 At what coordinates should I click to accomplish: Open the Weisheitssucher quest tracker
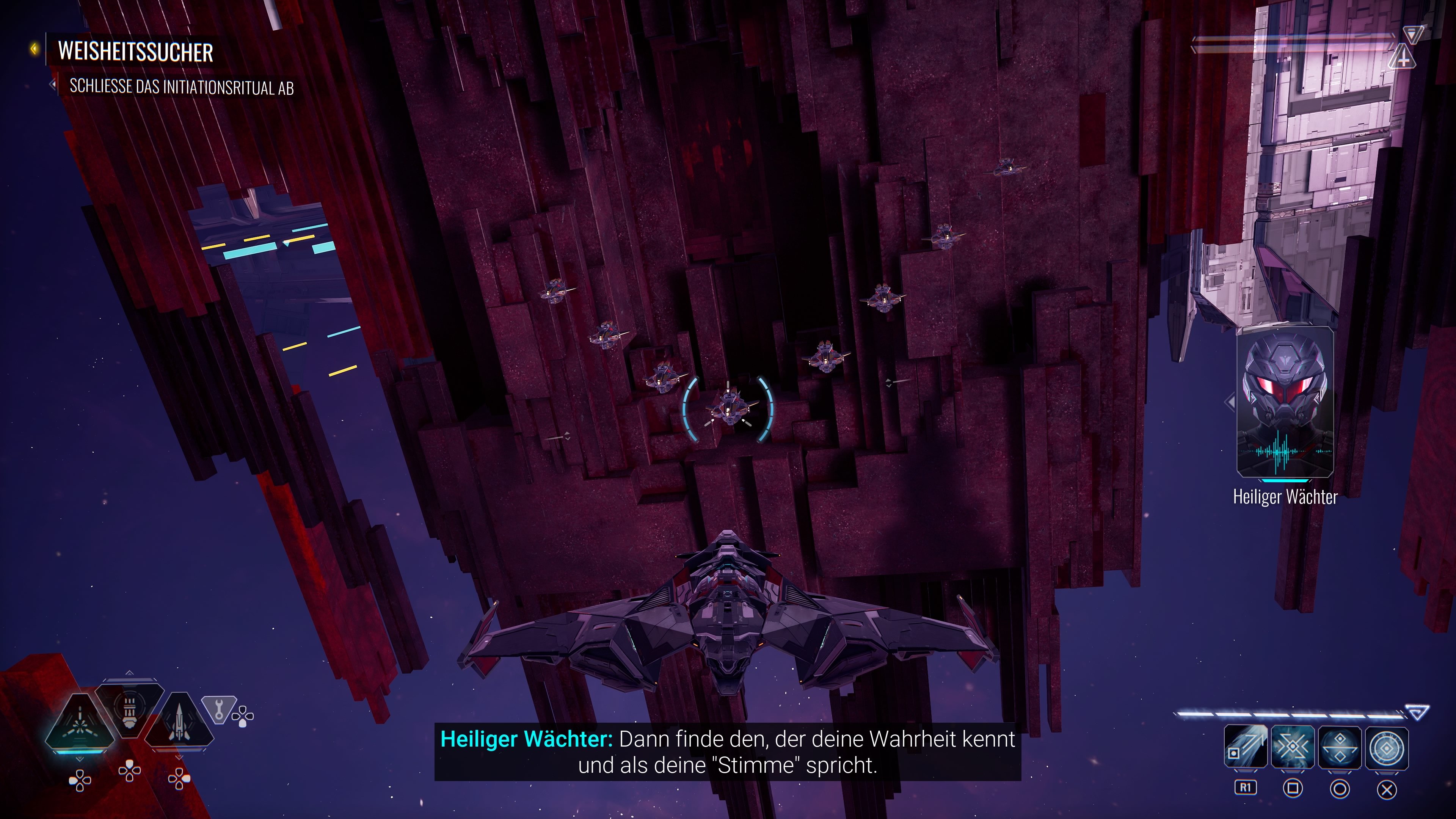pos(135,52)
